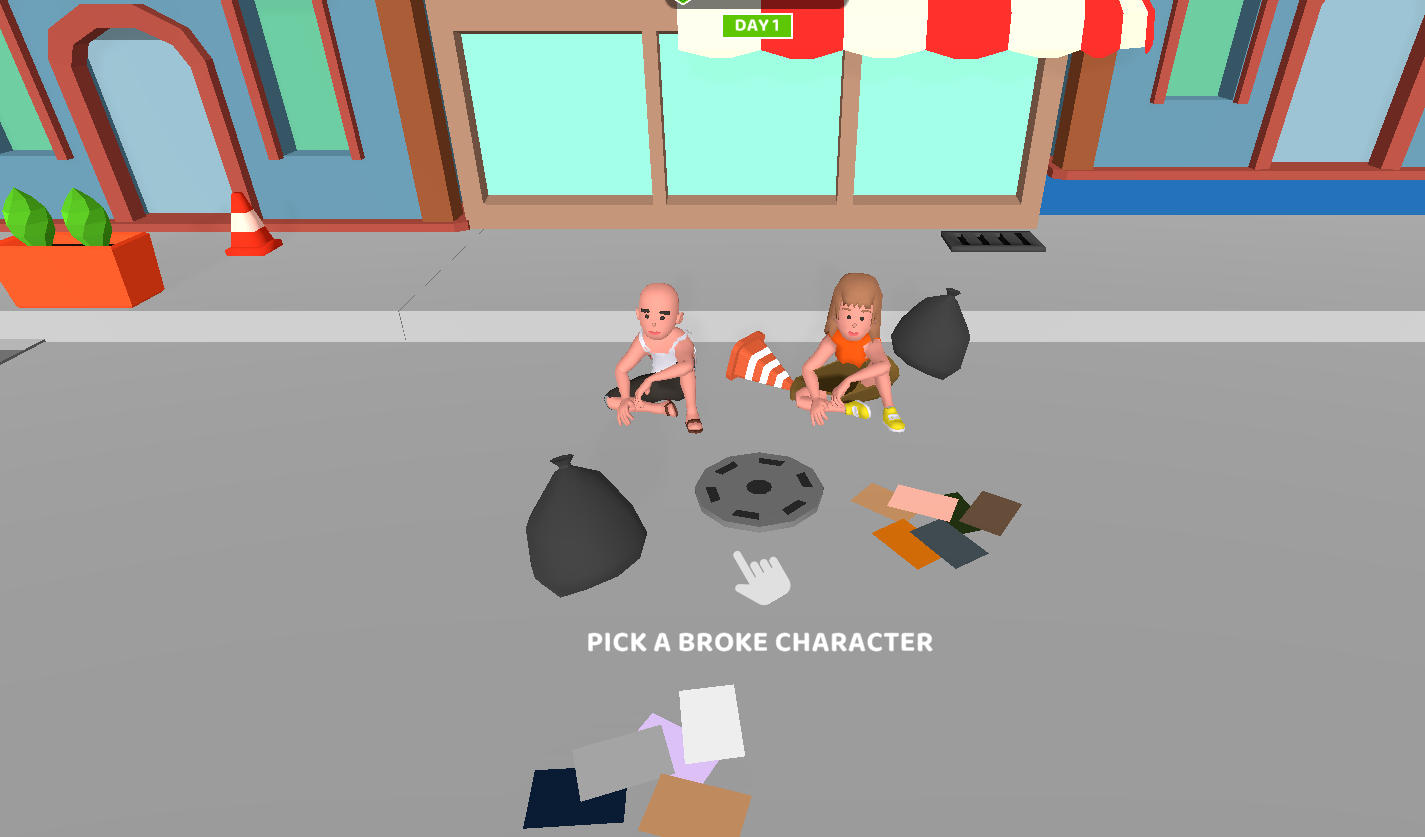Tap the DAY 1 badge
Screen dimensions: 1425x837
click(x=757, y=26)
